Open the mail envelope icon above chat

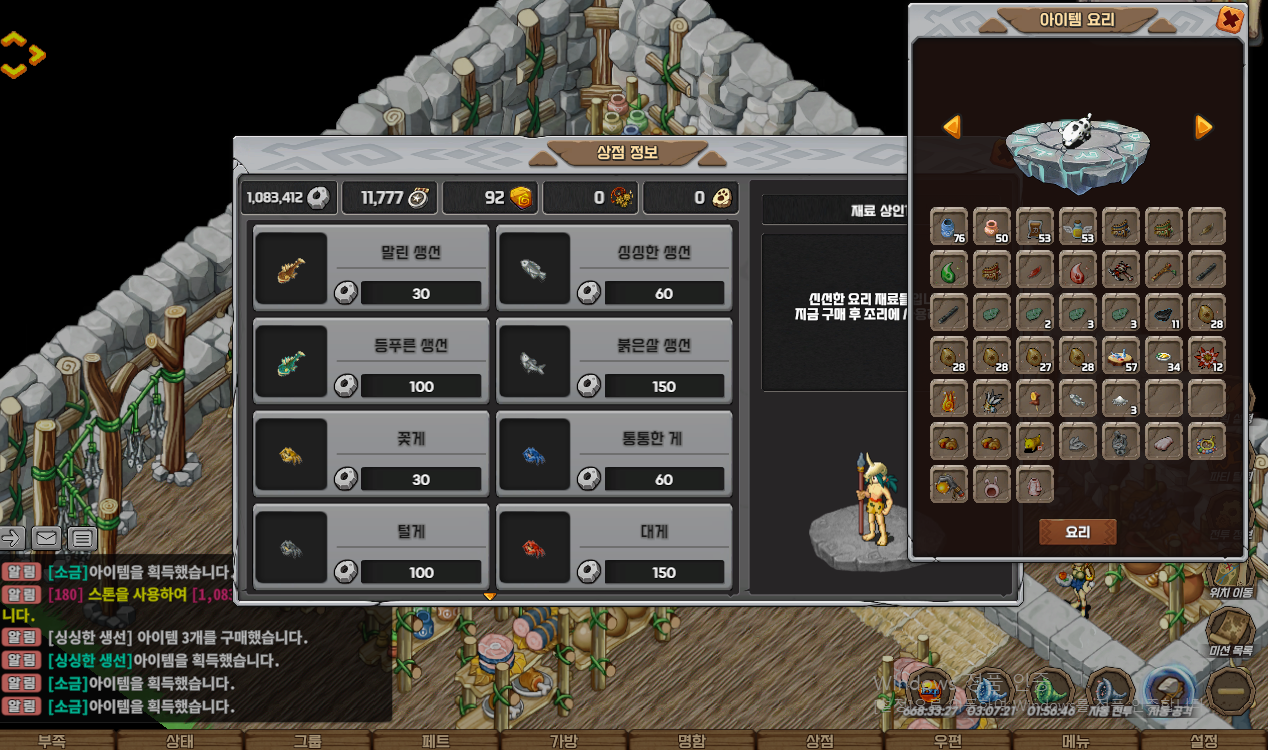pos(45,538)
